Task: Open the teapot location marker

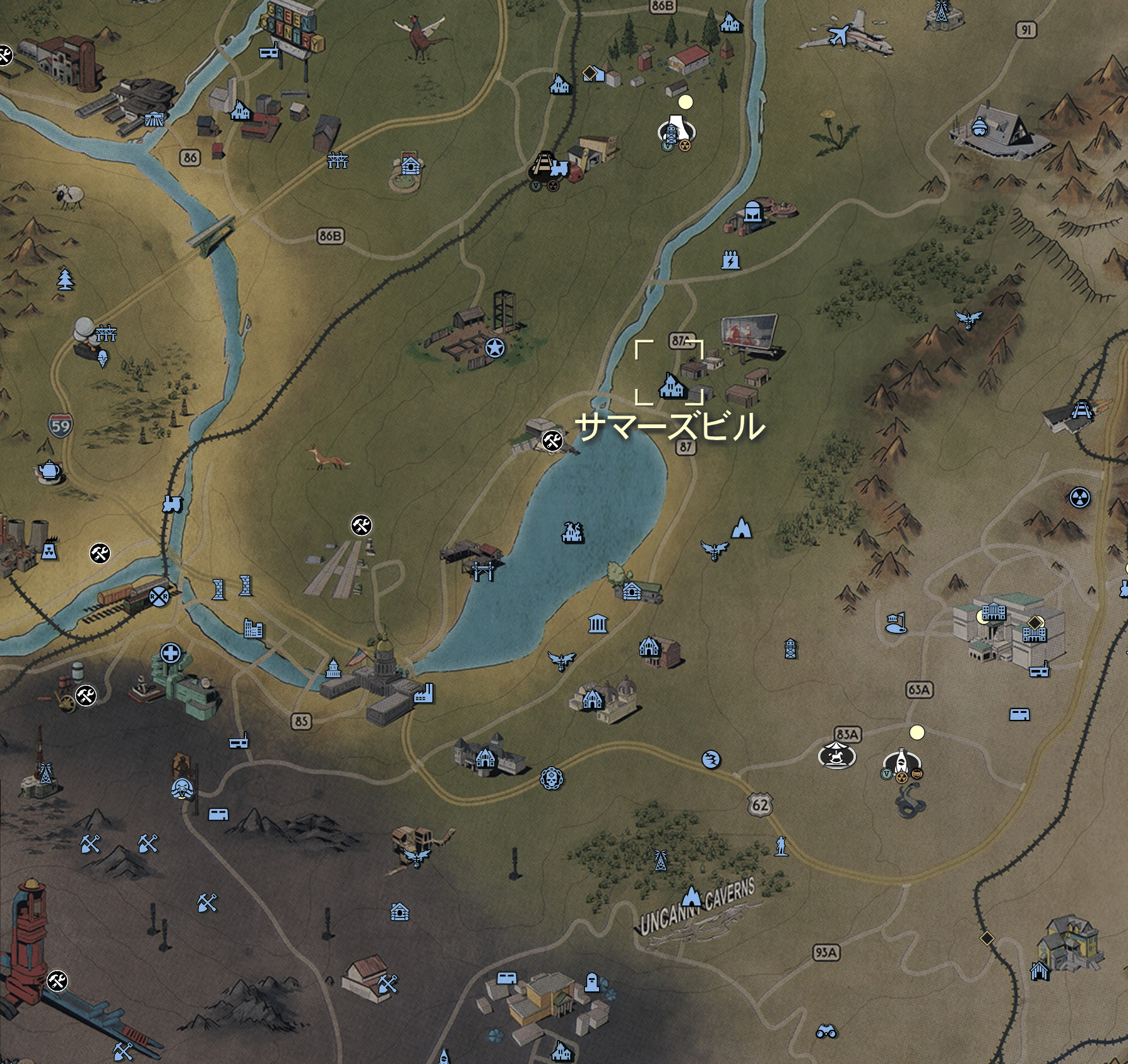Action: (x=49, y=470)
